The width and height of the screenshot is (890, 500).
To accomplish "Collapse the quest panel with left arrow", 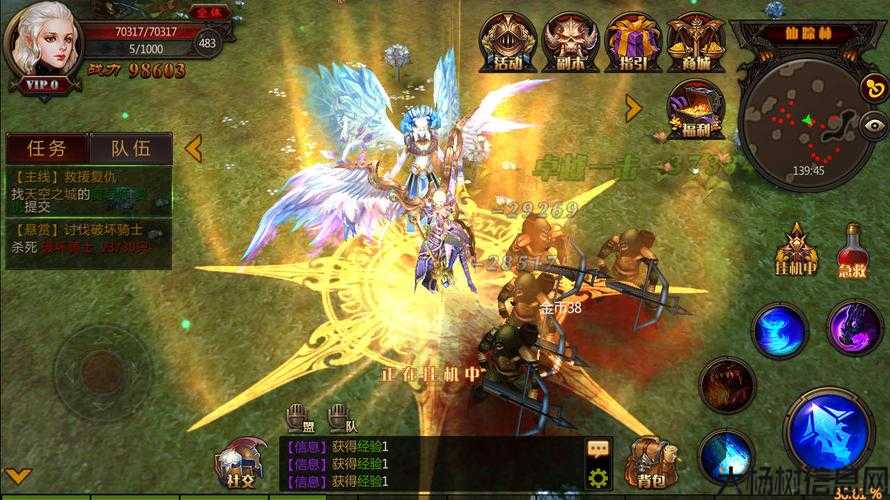I will [x=192, y=149].
